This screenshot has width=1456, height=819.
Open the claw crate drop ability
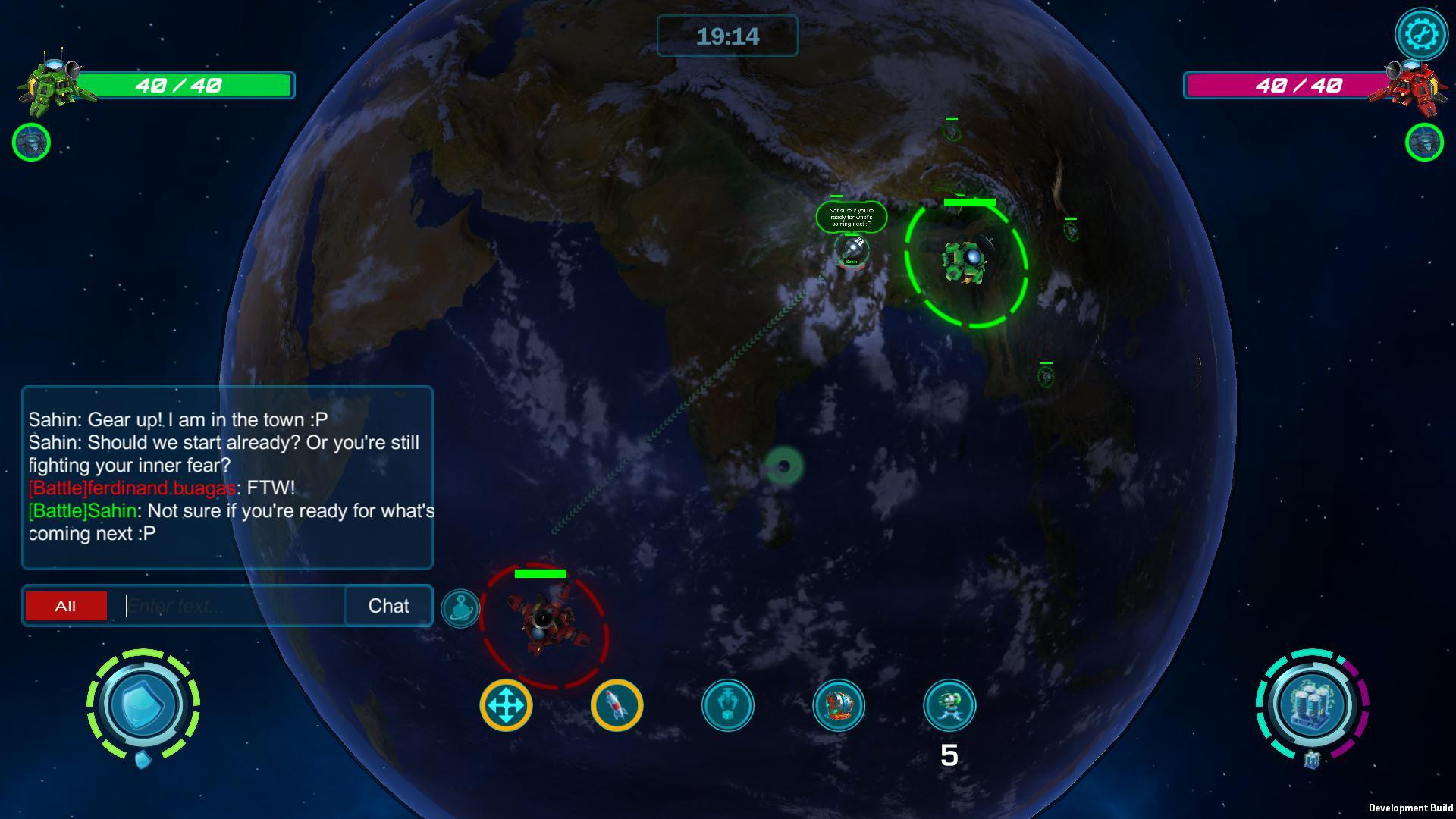click(729, 704)
